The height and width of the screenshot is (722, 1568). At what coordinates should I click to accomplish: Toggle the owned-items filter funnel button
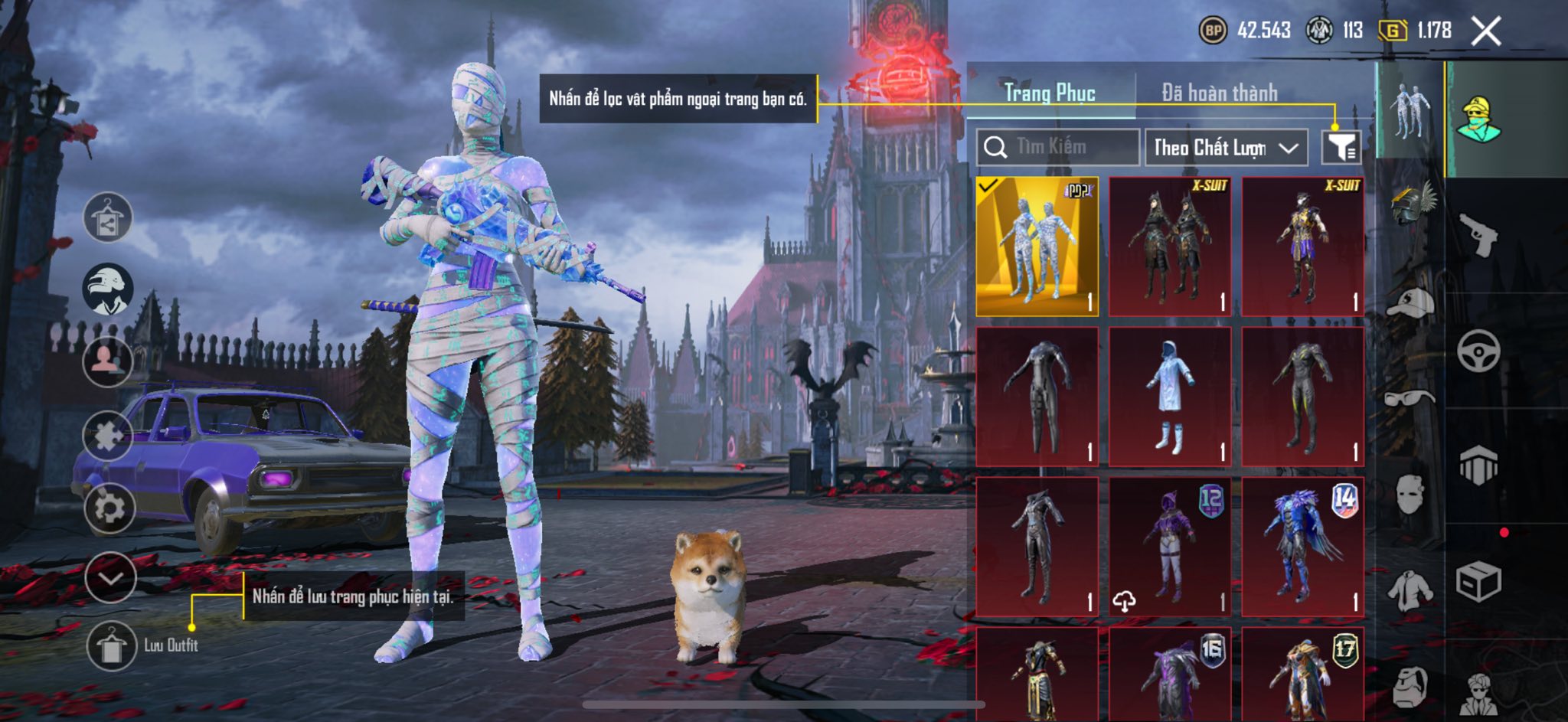(x=1341, y=147)
